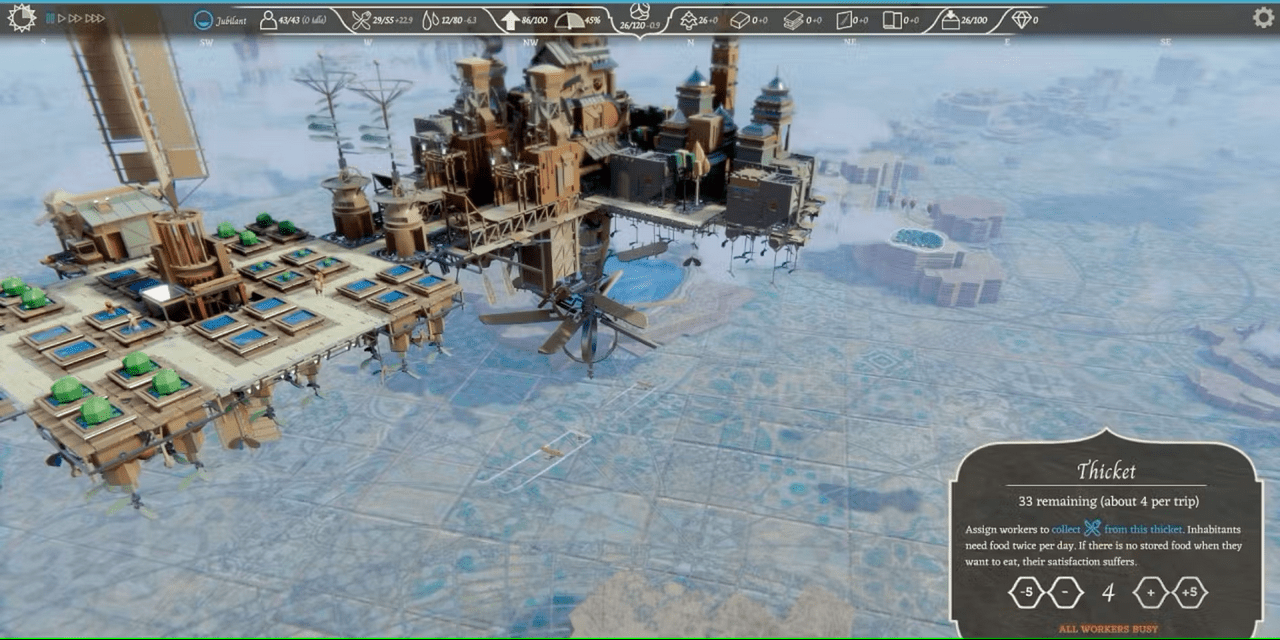Remove one worker from the thicket
Screen dimensions: 1280x640
click(1066, 592)
